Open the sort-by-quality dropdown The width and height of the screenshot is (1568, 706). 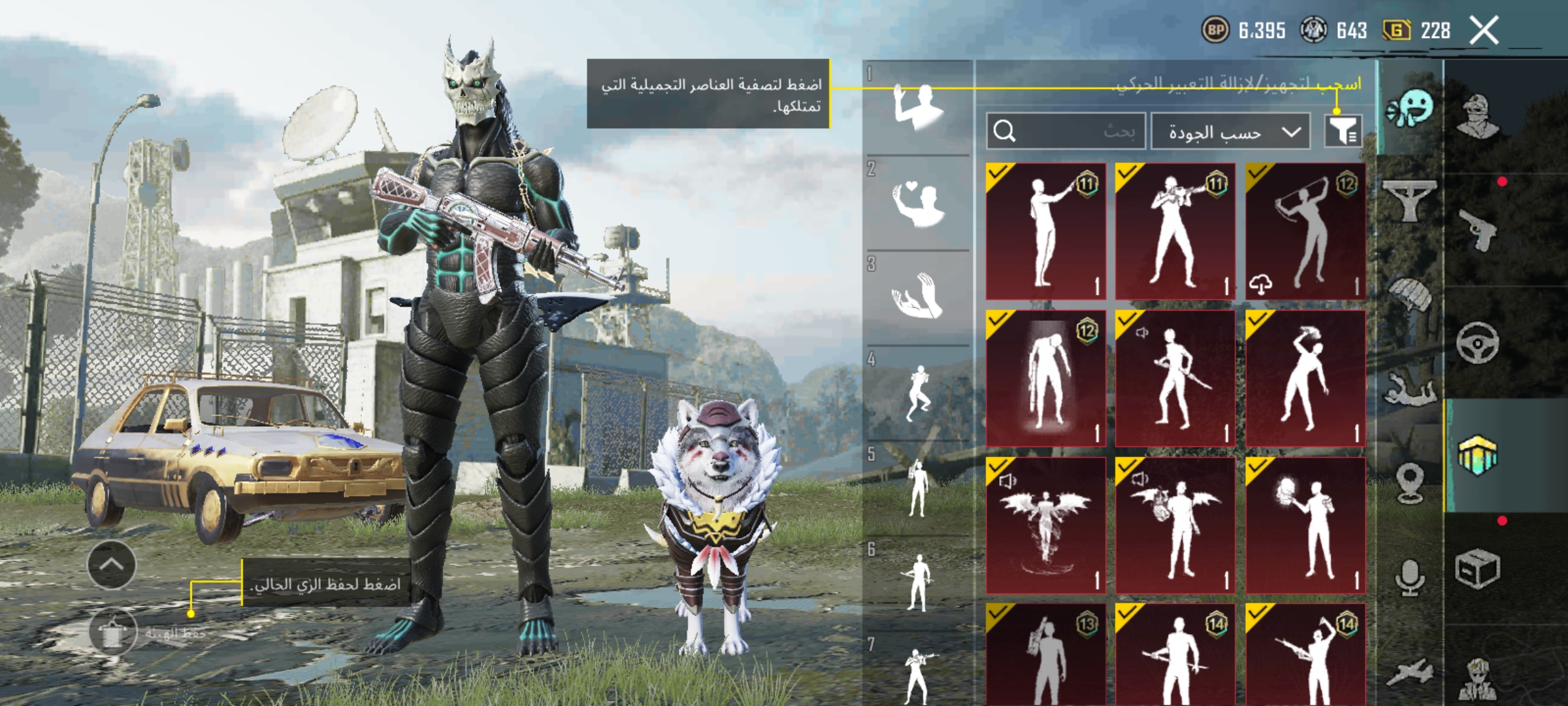tap(1230, 131)
